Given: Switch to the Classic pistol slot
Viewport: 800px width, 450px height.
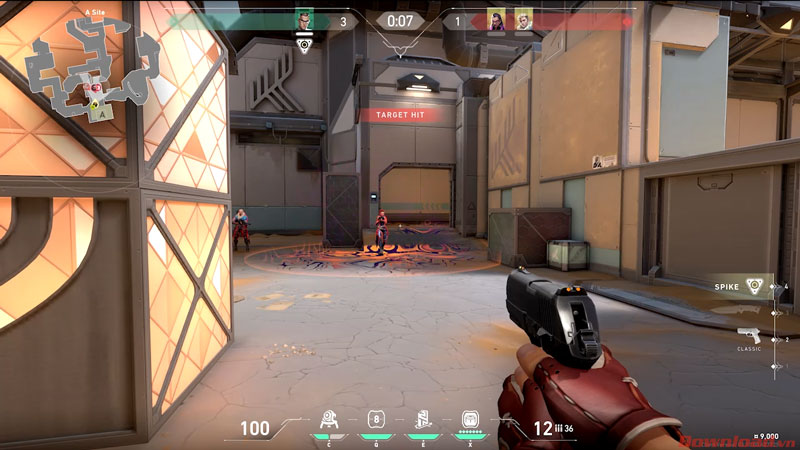Looking at the screenshot, I should coord(748,336).
